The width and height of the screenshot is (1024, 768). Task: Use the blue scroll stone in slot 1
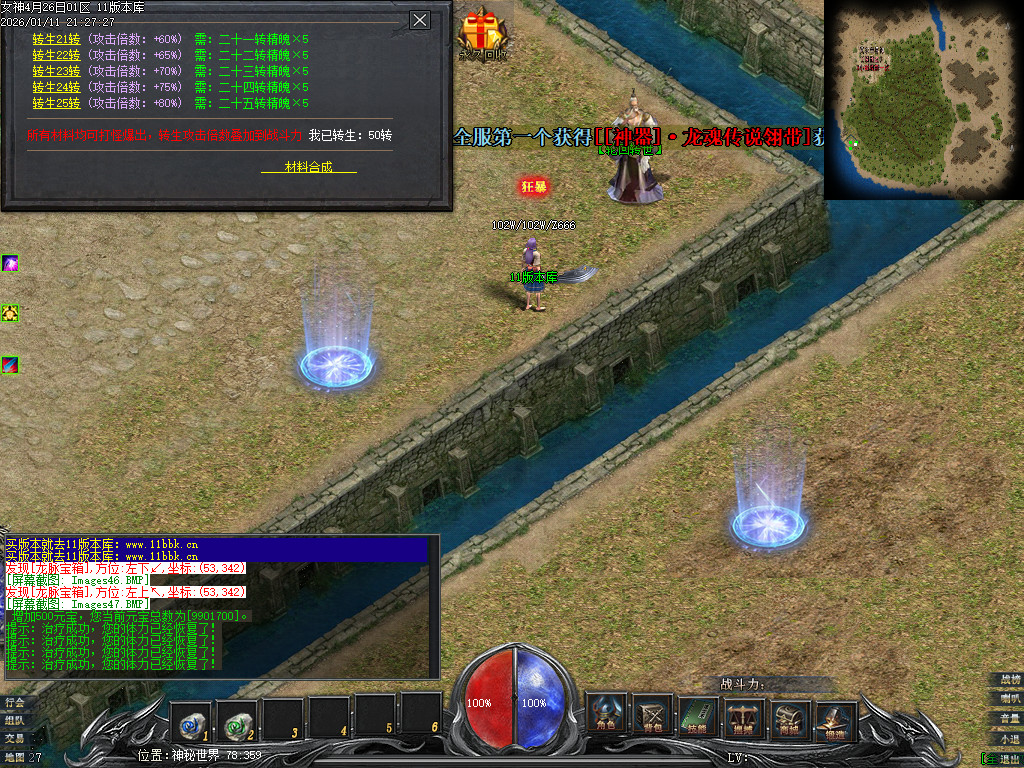click(x=190, y=717)
